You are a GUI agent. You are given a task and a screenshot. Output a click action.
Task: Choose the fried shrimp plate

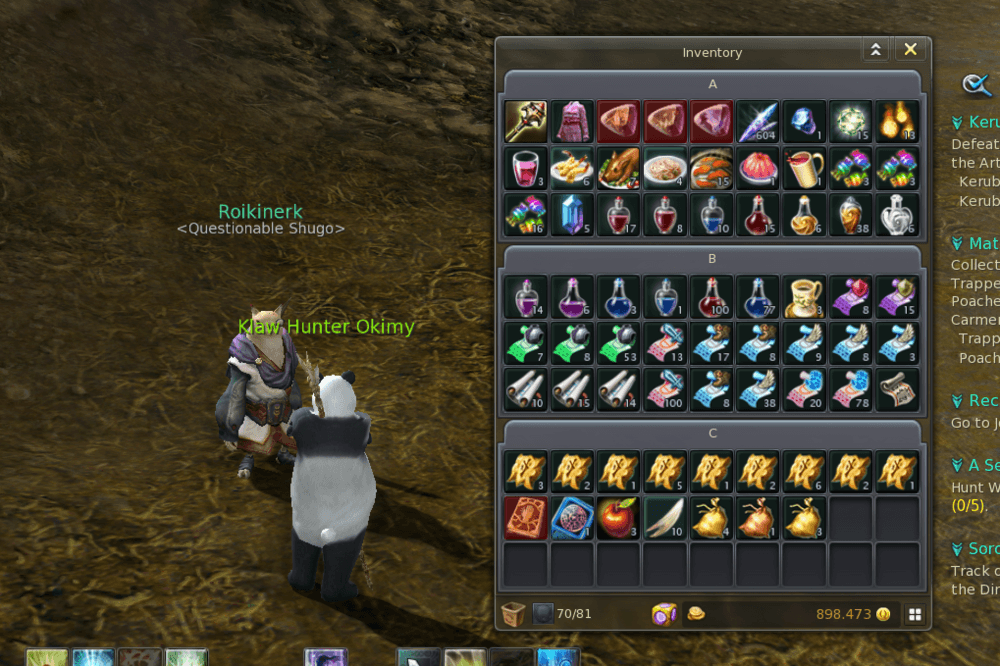tap(572, 167)
